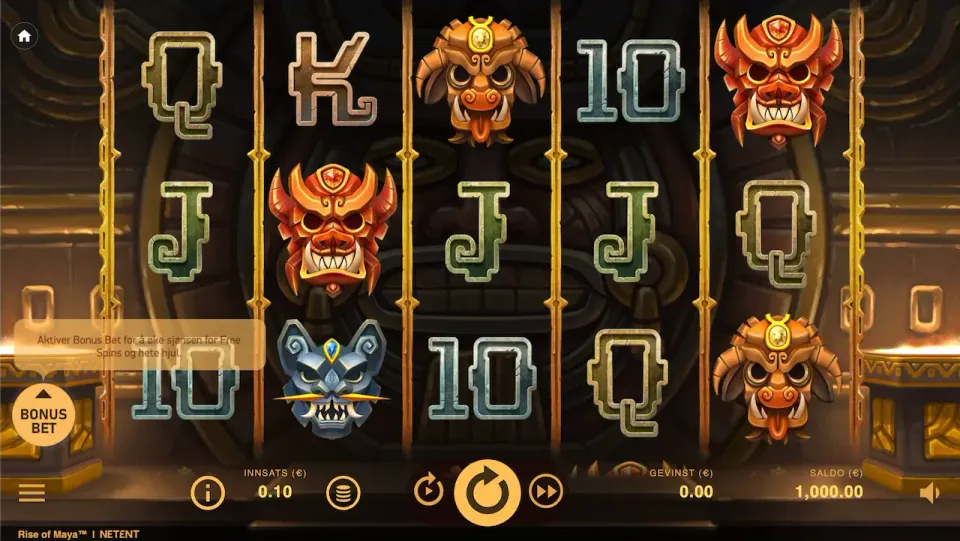Show the game info paytable
The image size is (960, 541).
pyautogui.click(x=207, y=491)
